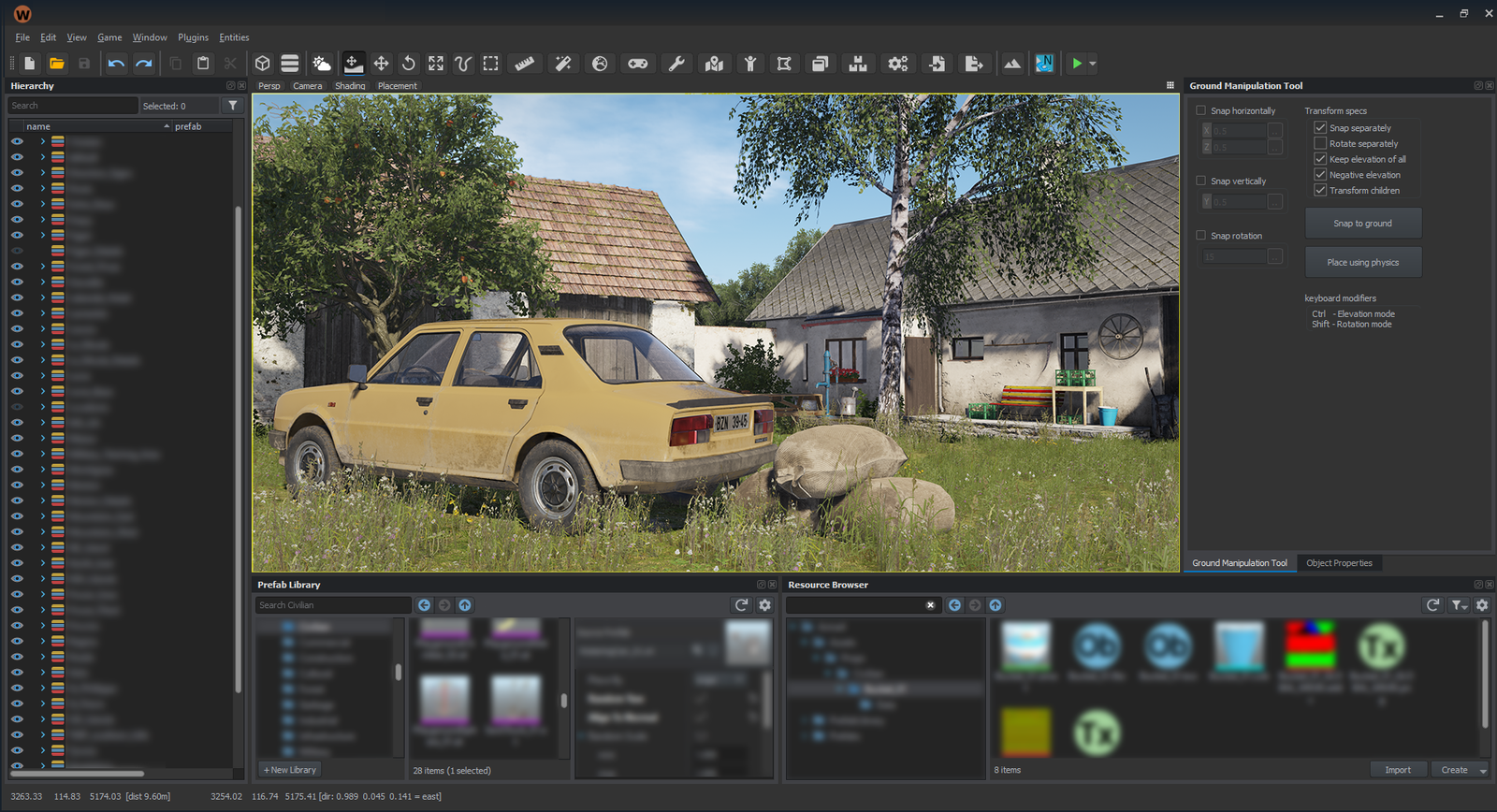This screenshot has width=1497, height=812.
Task: Open the plugin settings gears icon
Action: pyautogui.click(x=897, y=63)
